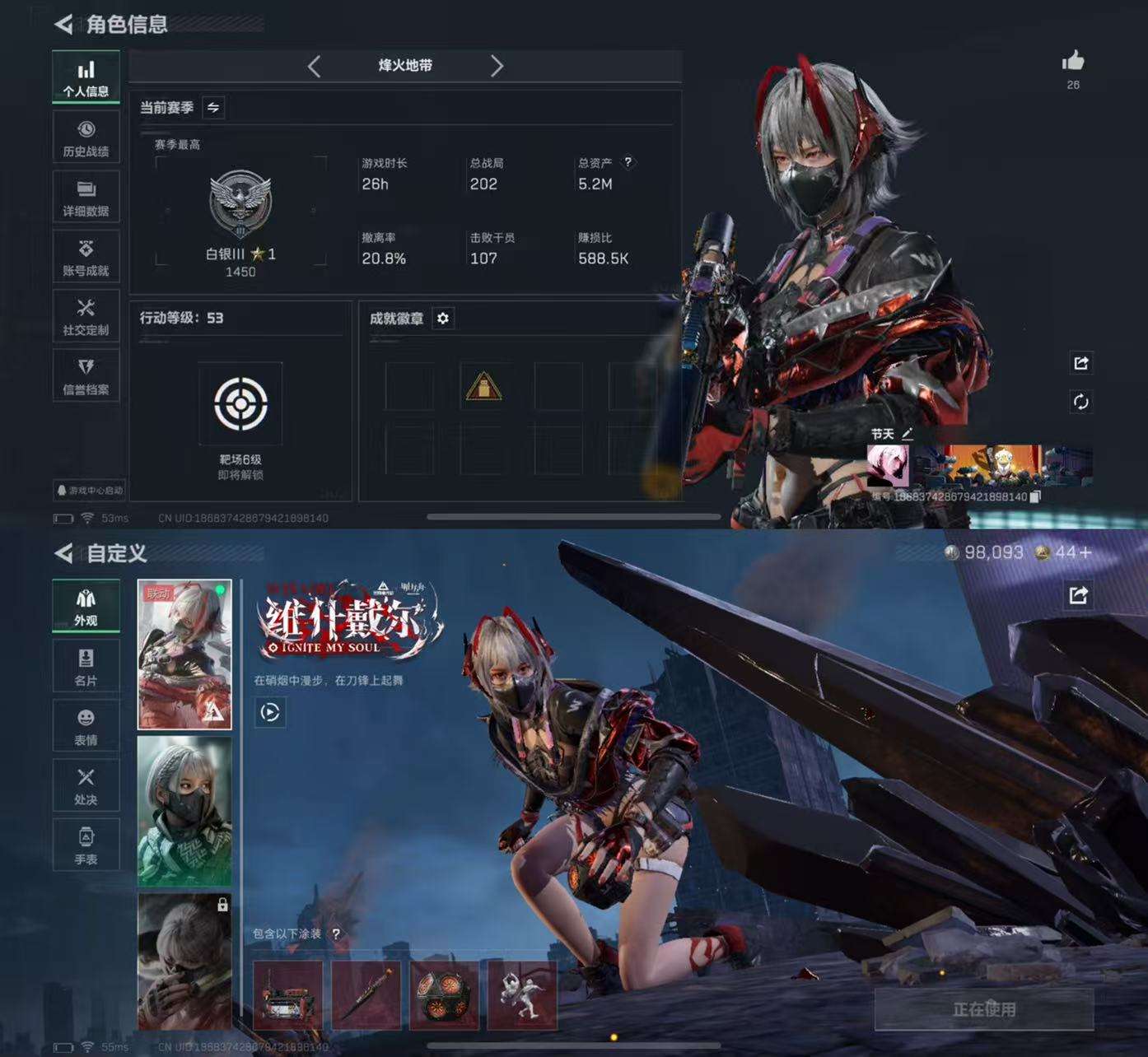View the 详细数据 detailed stats panel

click(86, 196)
